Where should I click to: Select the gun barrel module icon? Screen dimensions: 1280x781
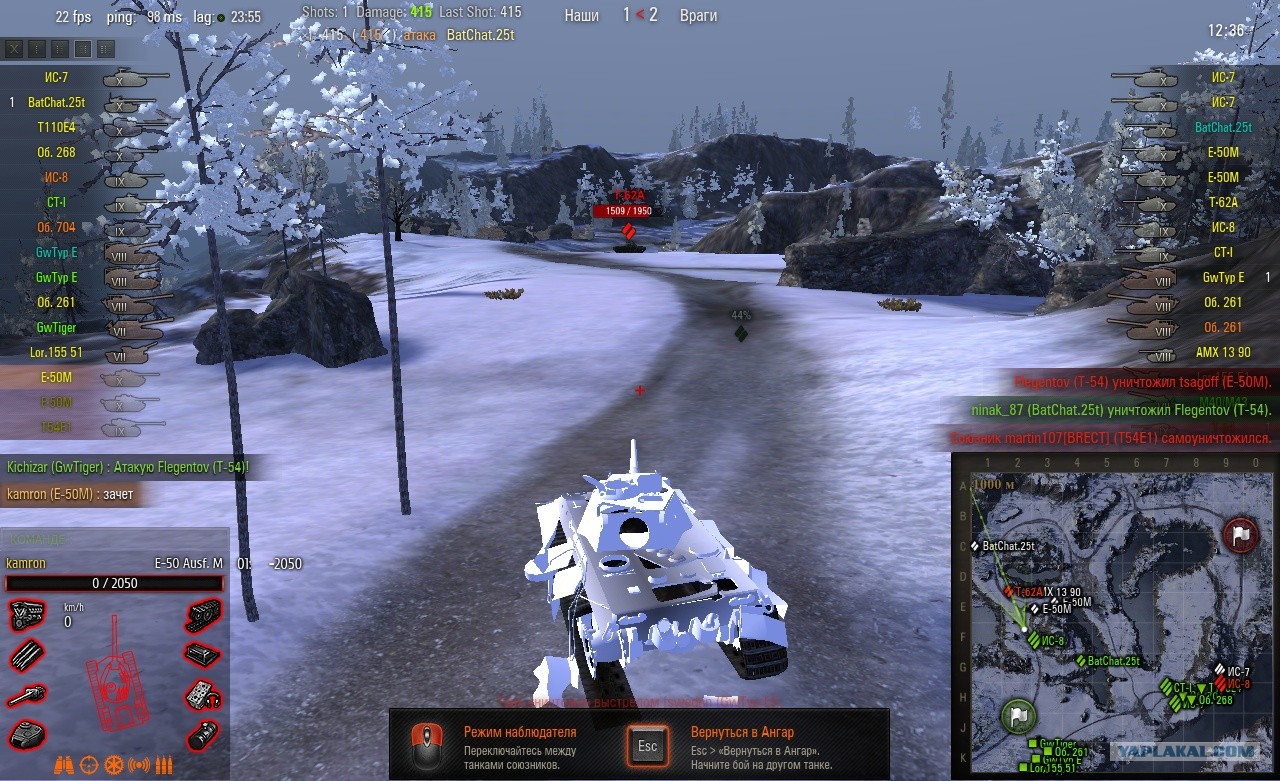click(27, 695)
